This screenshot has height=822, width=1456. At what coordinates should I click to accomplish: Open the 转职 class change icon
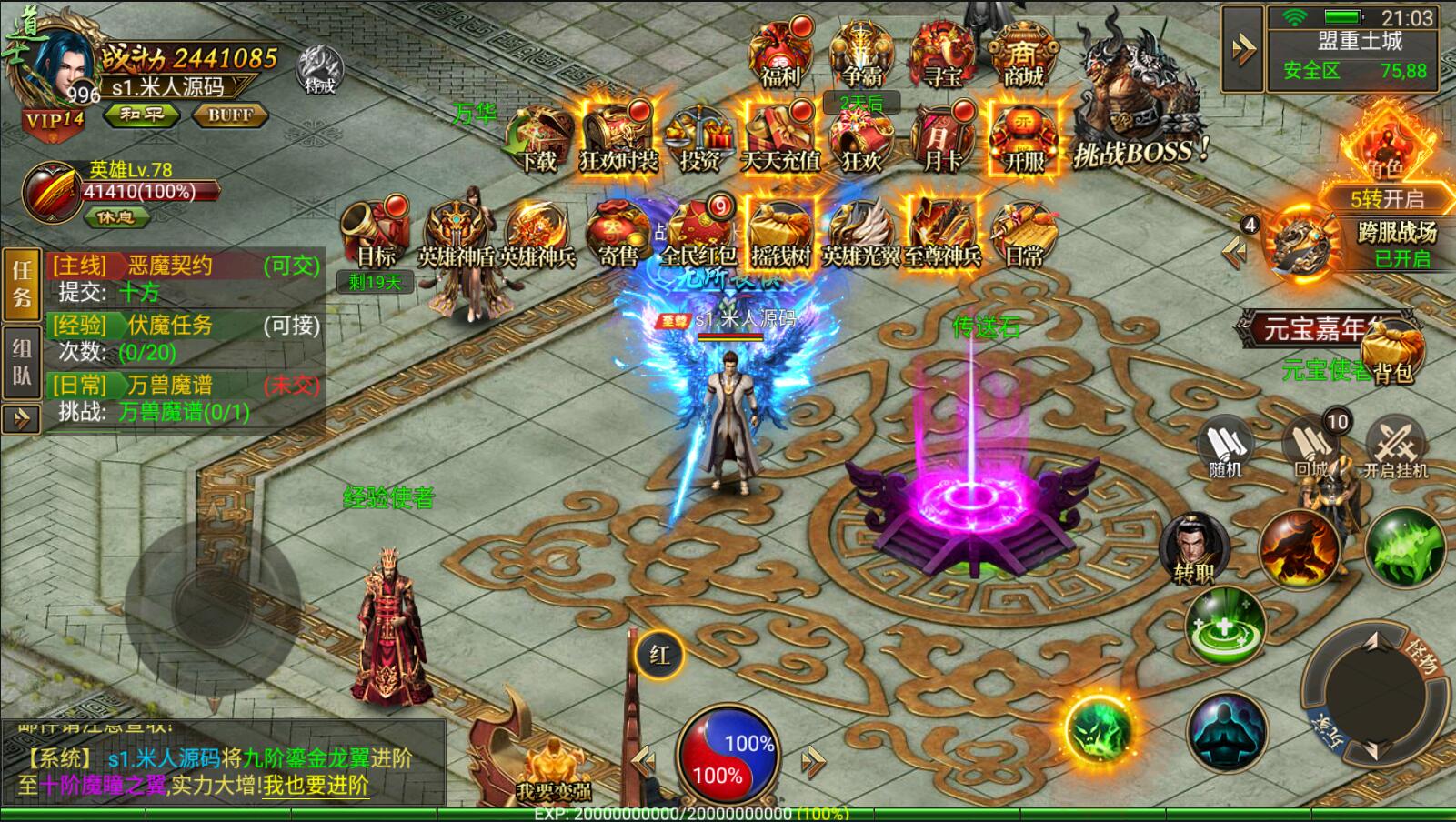(x=1194, y=547)
